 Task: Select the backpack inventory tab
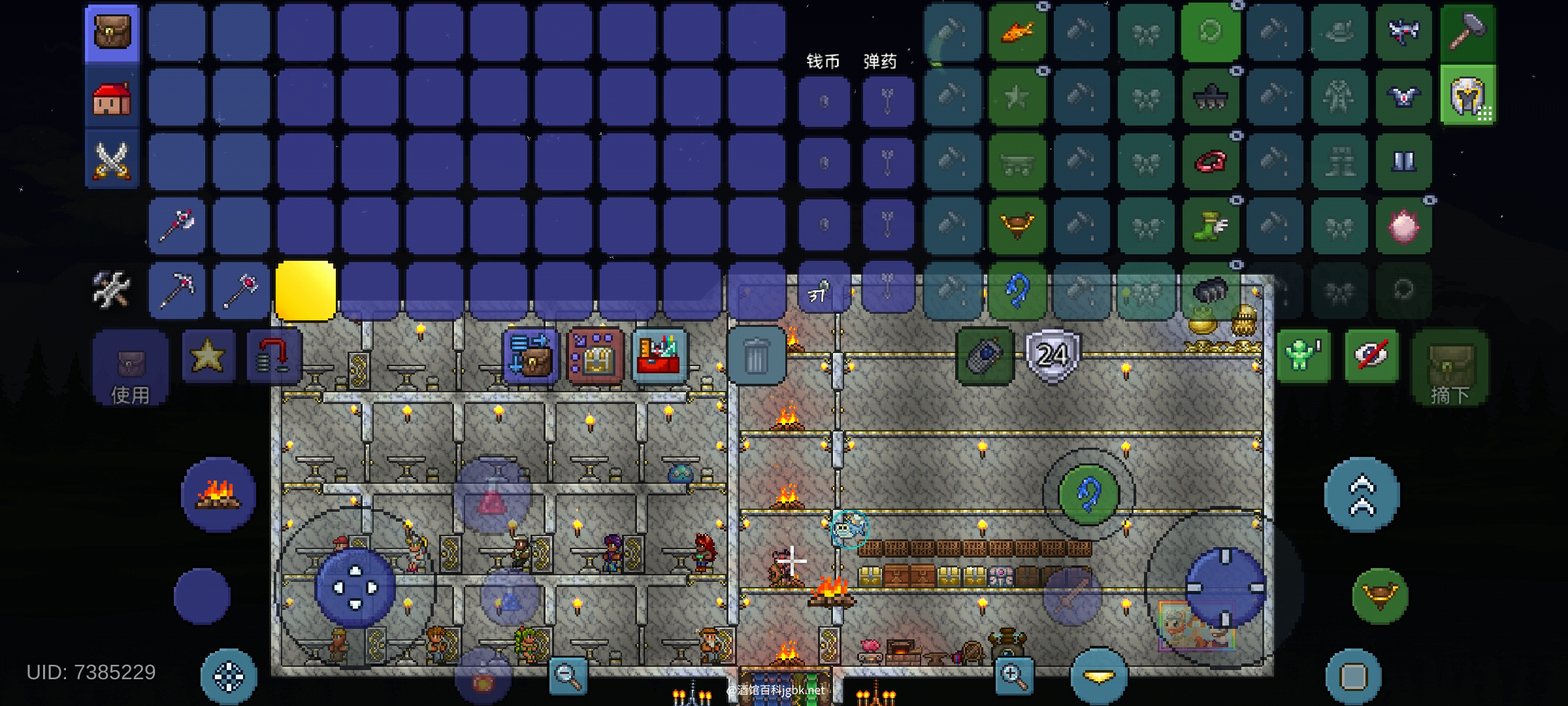pos(112,33)
